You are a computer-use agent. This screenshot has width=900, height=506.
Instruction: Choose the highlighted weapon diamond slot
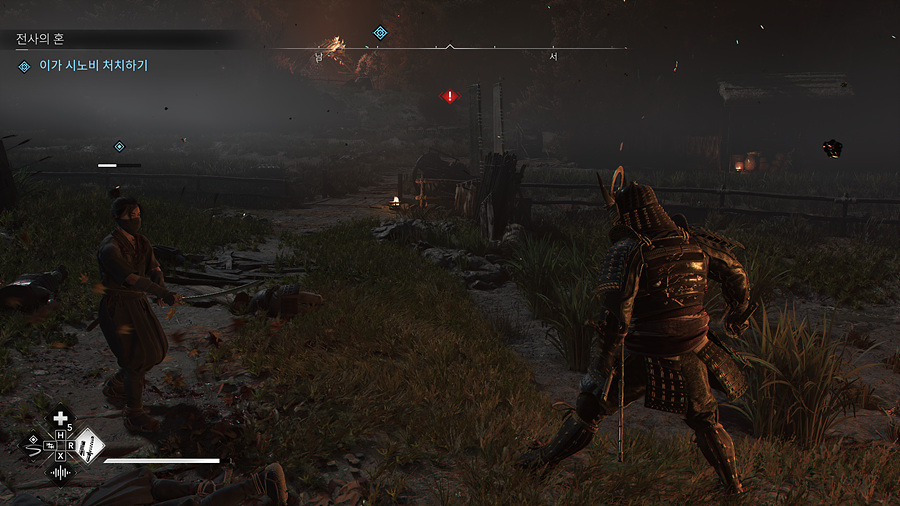[x=89, y=444]
